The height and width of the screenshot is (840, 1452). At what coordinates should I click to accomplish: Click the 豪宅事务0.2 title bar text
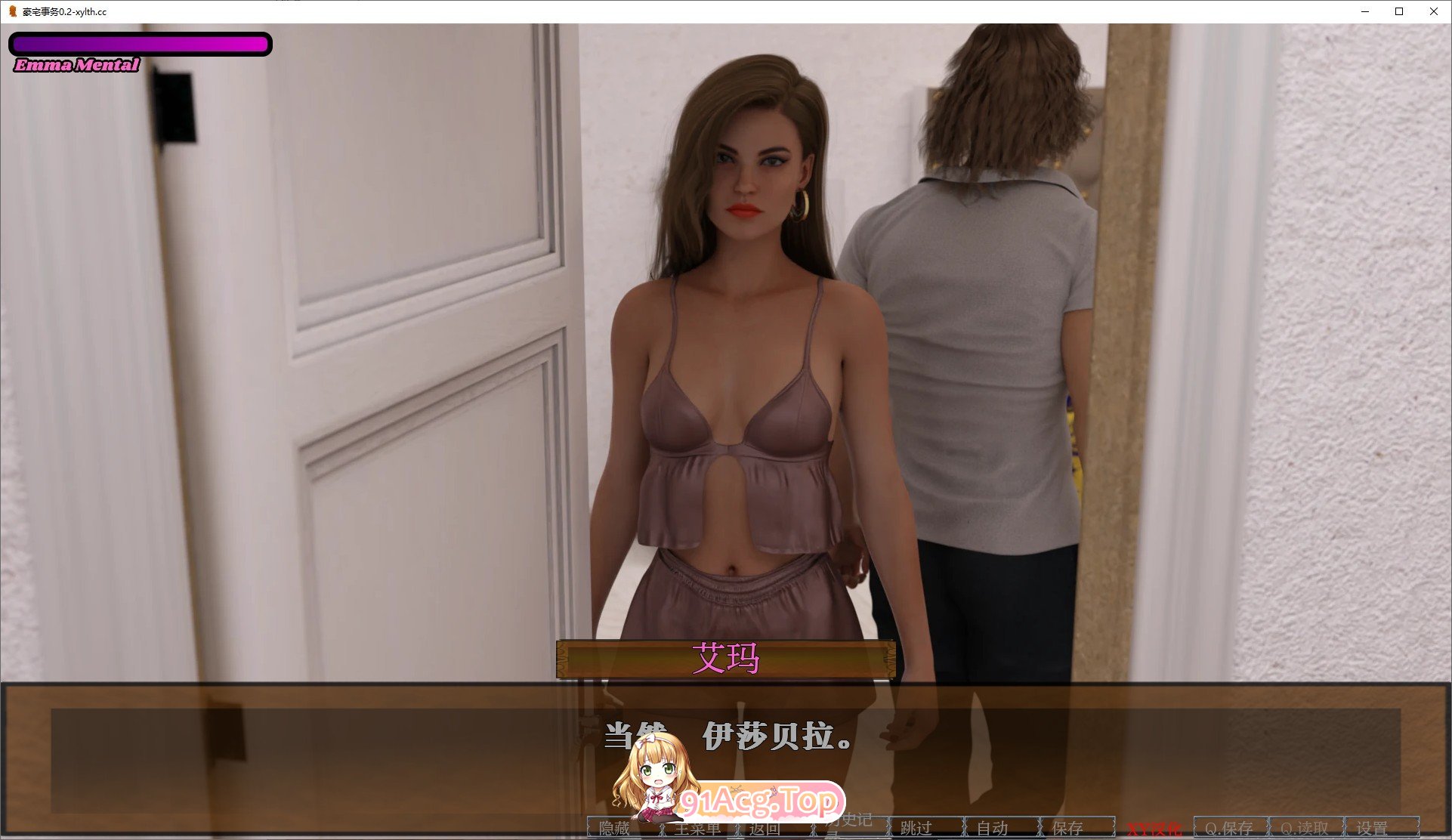pos(64,12)
